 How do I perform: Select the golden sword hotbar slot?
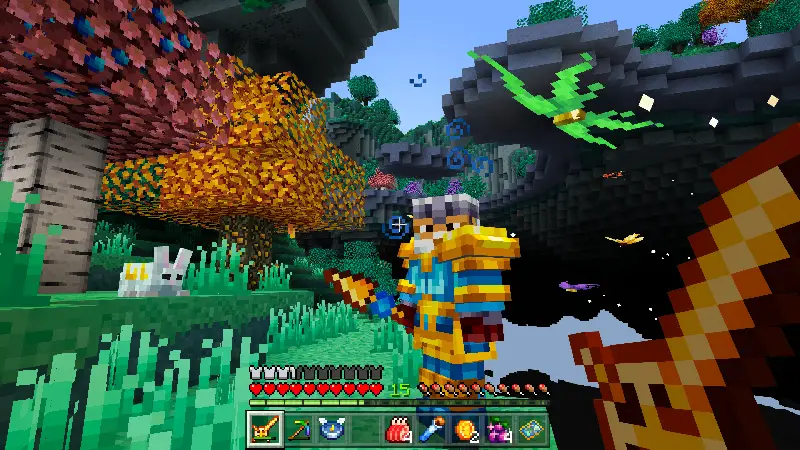click(x=265, y=430)
